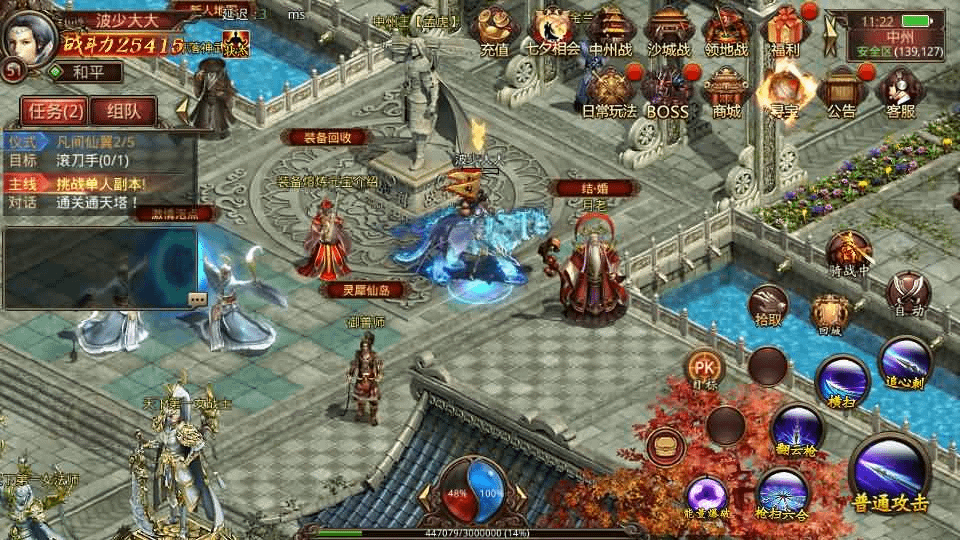The image size is (960, 540).
Task: Open the flaming 寻宝 treasure hunt icon
Action: [784, 90]
